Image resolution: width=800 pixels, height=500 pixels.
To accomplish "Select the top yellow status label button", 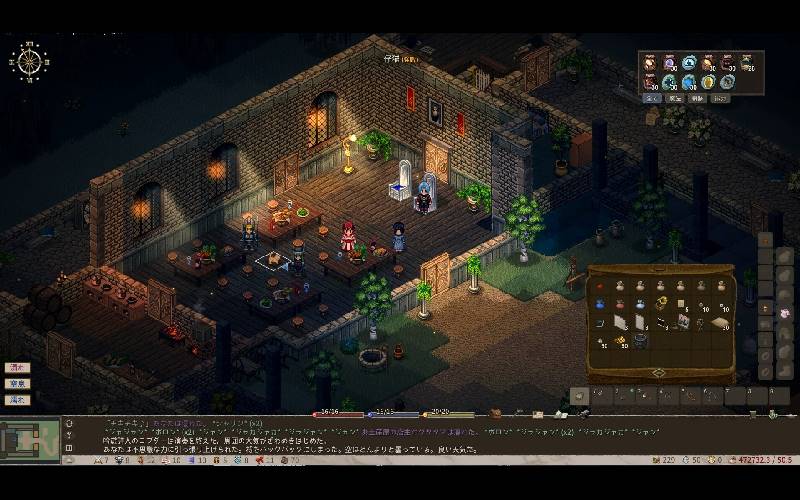I will (x=17, y=367).
